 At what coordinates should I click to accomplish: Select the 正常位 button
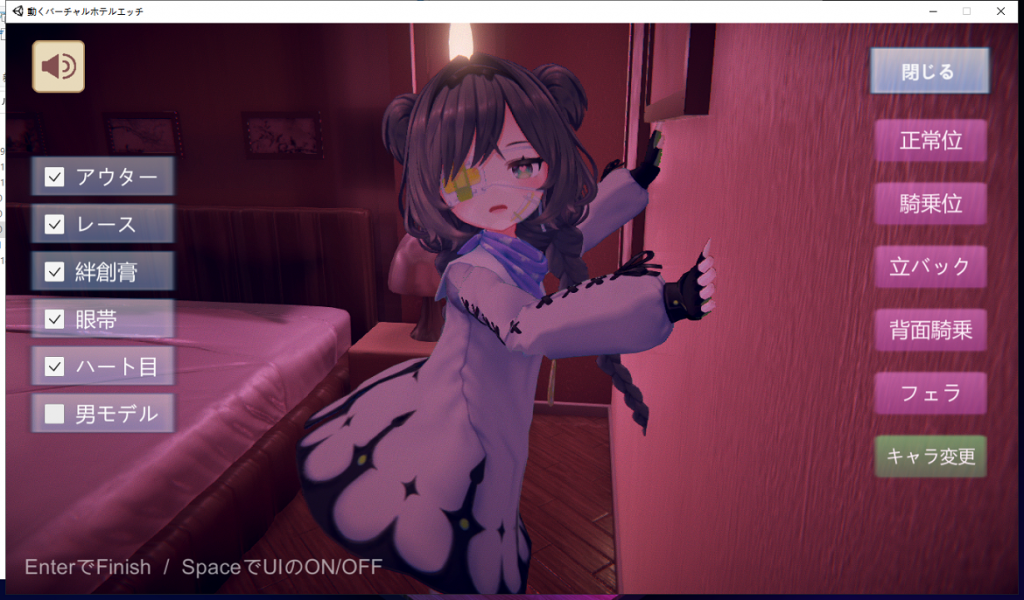click(930, 141)
